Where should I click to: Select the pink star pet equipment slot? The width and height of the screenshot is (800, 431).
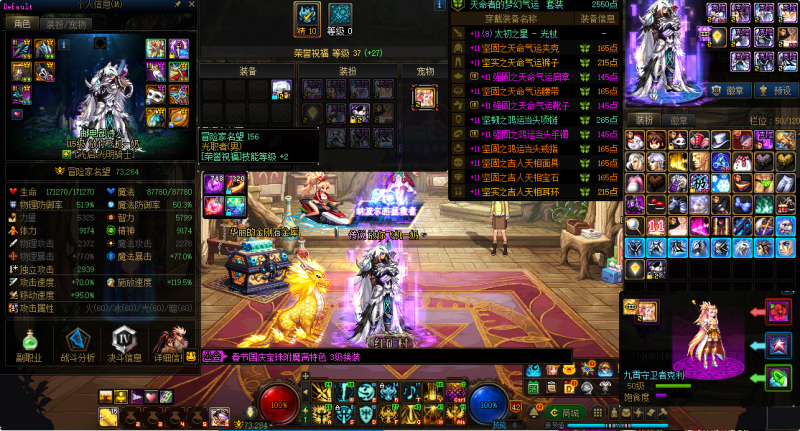click(778, 346)
